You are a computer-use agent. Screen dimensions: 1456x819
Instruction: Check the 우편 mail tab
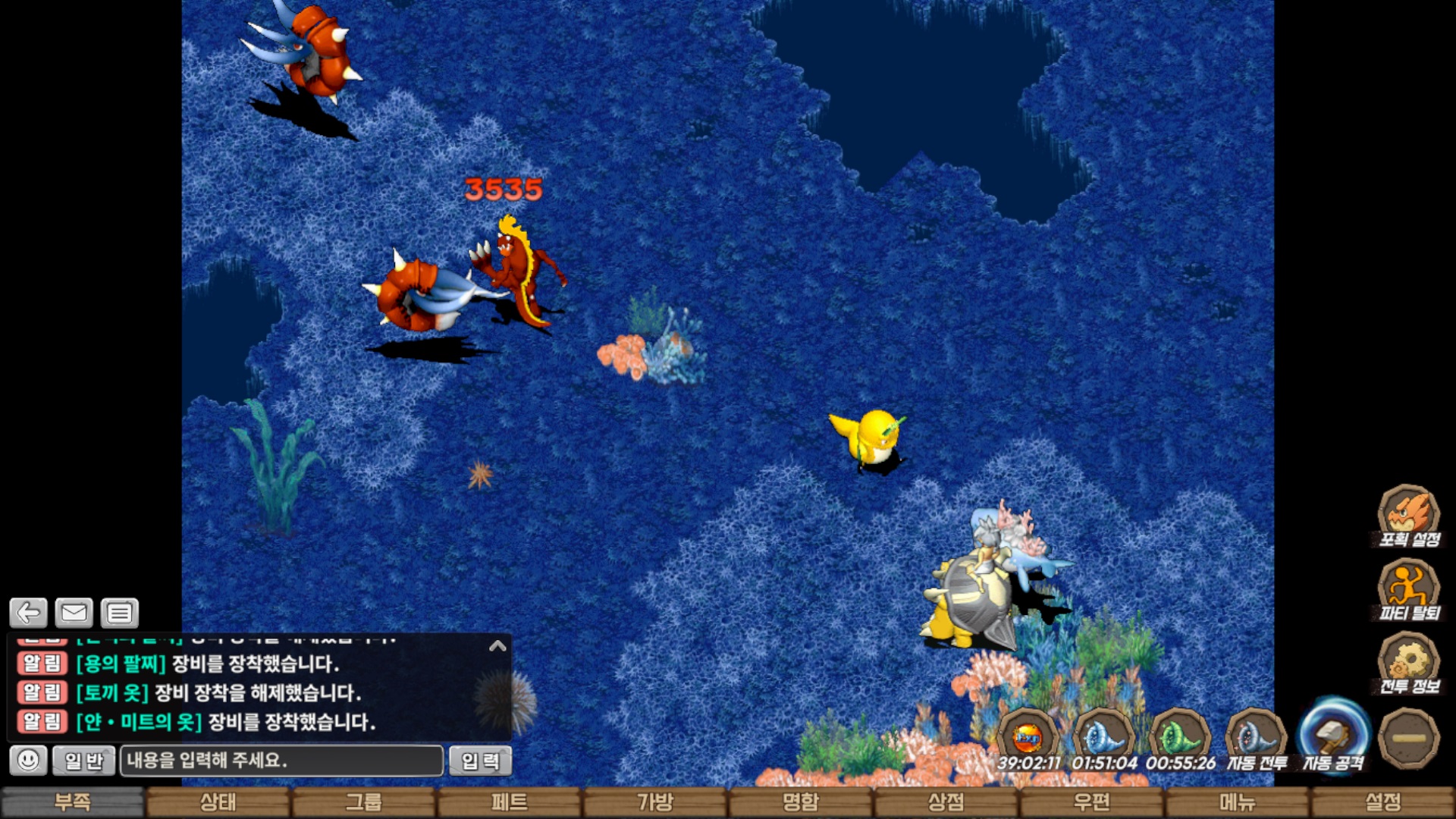point(1092,802)
